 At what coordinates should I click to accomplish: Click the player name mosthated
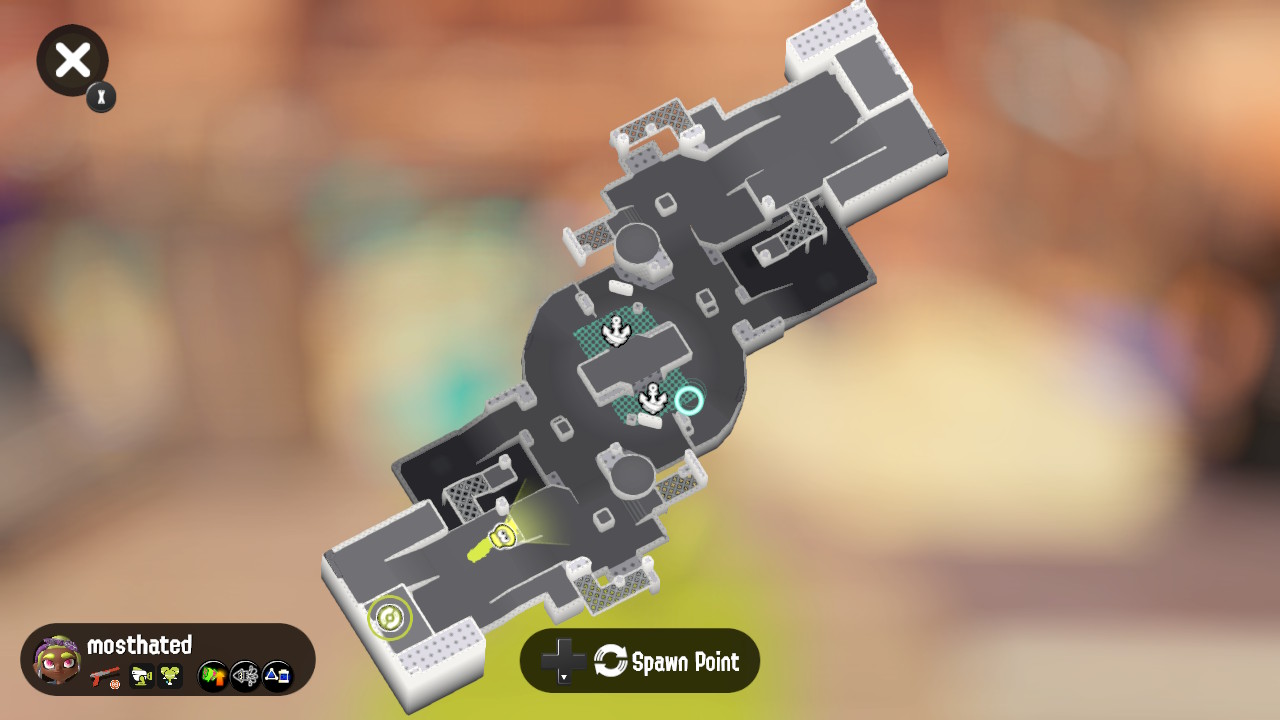click(139, 645)
